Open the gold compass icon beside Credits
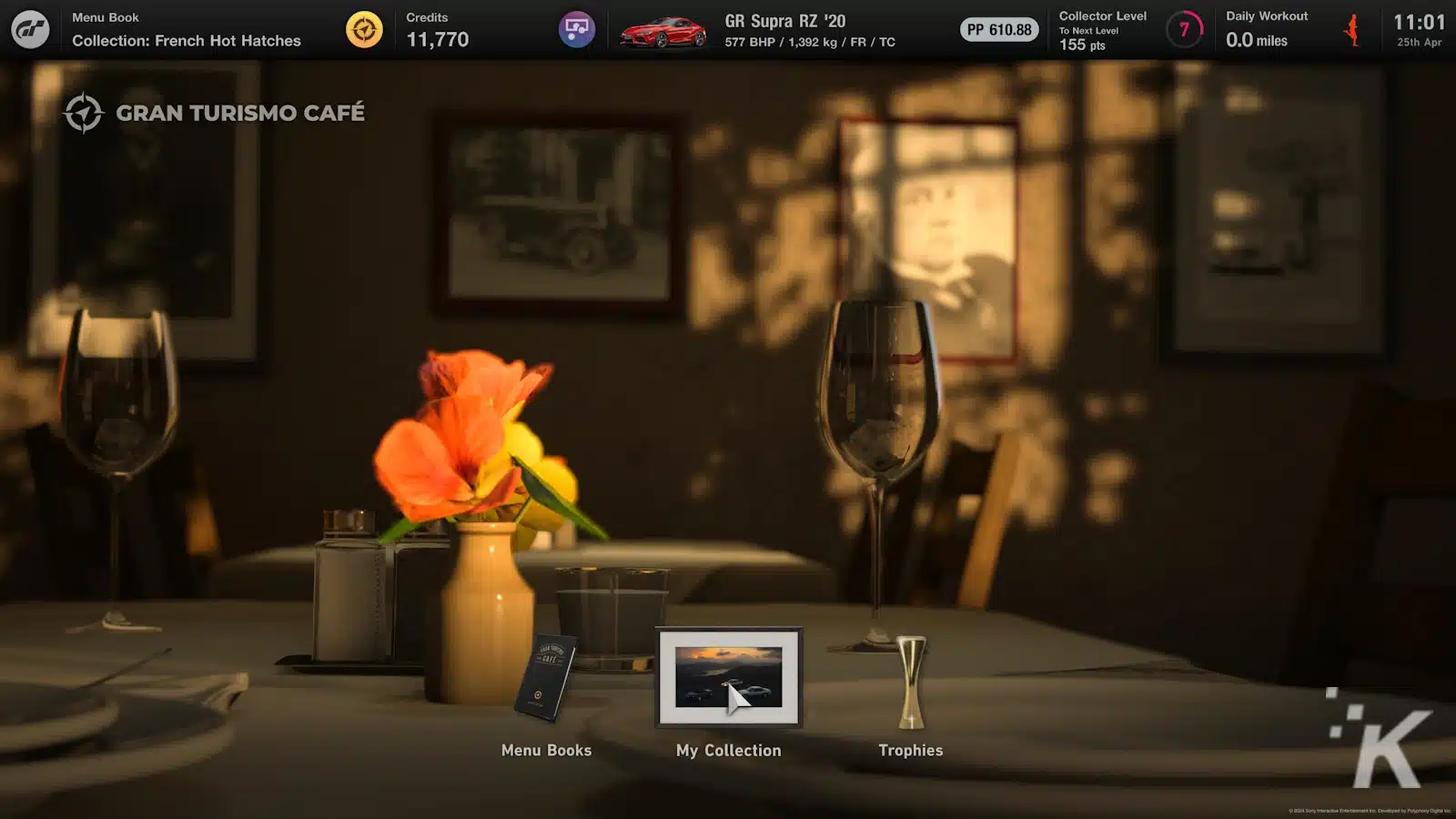The image size is (1456, 819). (363, 28)
